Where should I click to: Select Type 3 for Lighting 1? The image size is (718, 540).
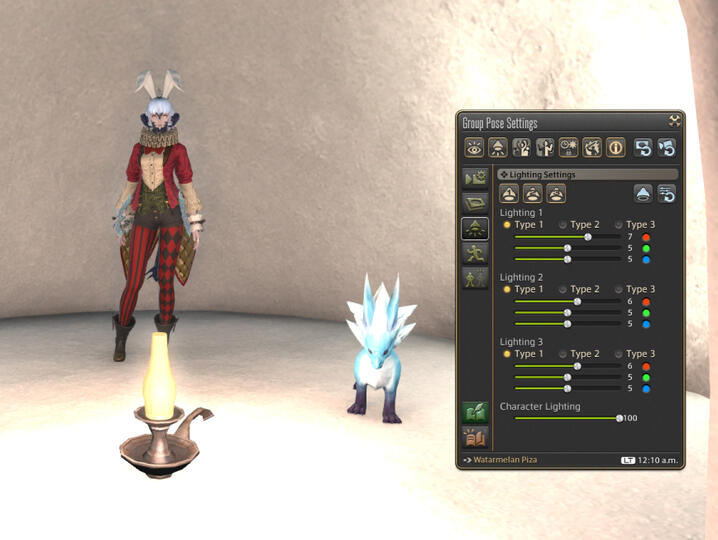pyautogui.click(x=618, y=225)
